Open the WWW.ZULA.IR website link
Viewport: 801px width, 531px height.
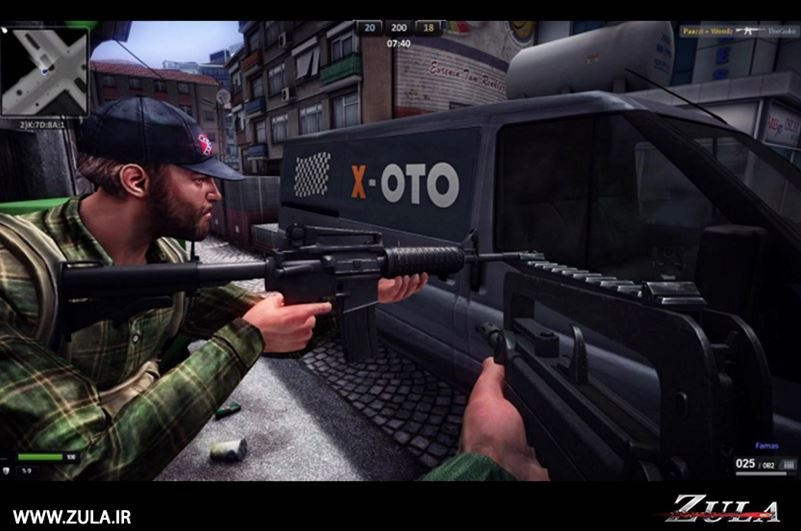click(x=71, y=517)
